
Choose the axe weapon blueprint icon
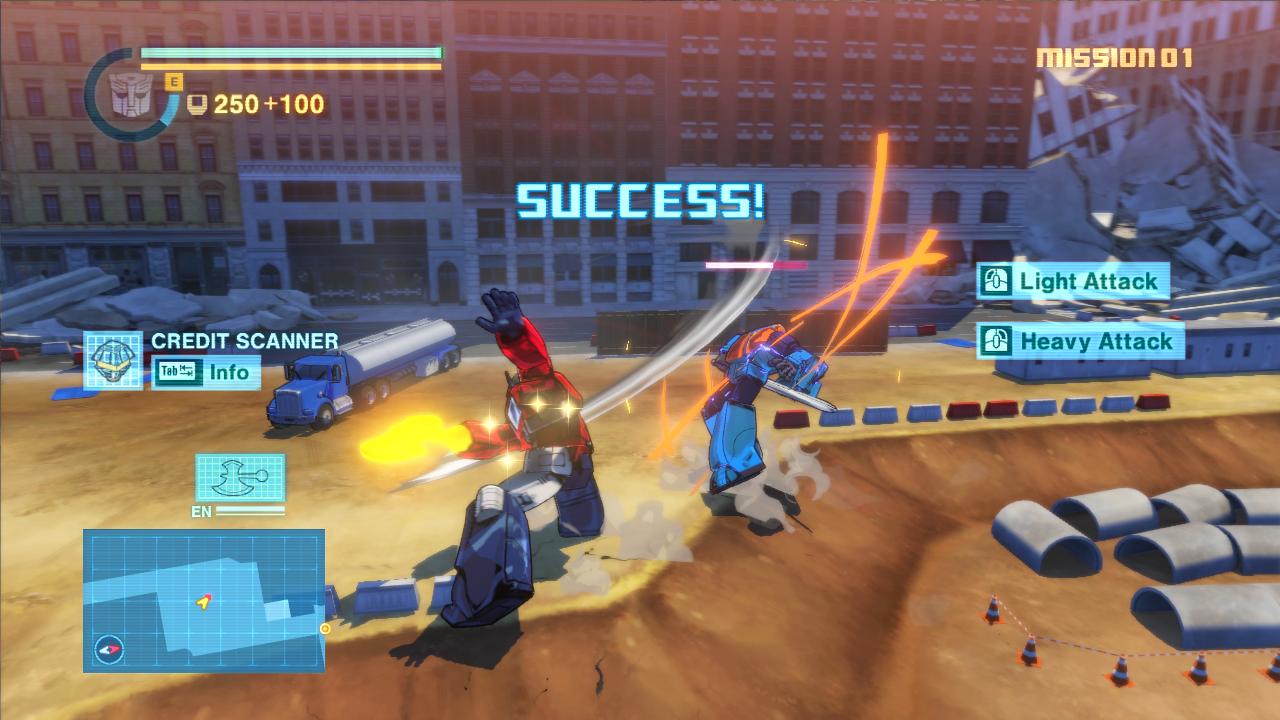(x=240, y=477)
